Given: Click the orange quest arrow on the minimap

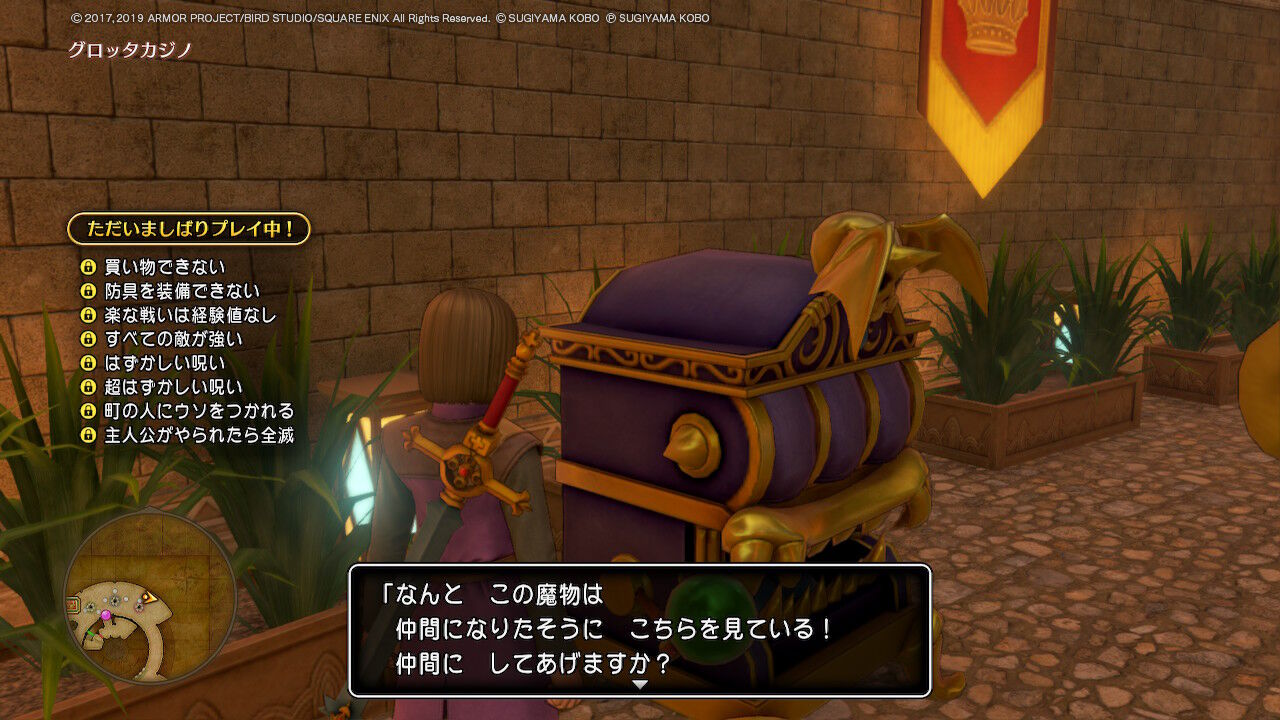Looking at the screenshot, I should pyautogui.click(x=149, y=598).
